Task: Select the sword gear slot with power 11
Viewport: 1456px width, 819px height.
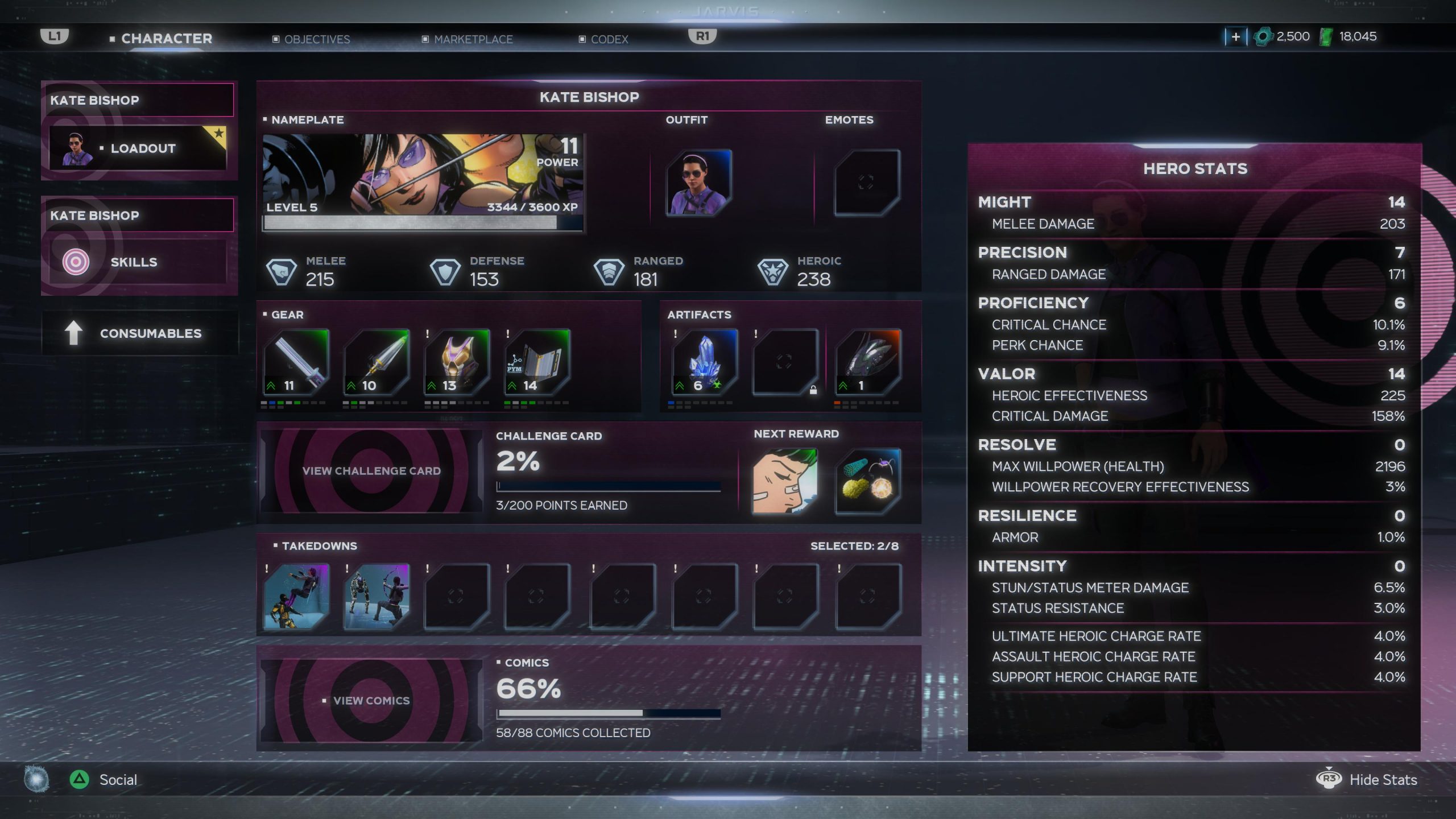Action: (x=296, y=362)
